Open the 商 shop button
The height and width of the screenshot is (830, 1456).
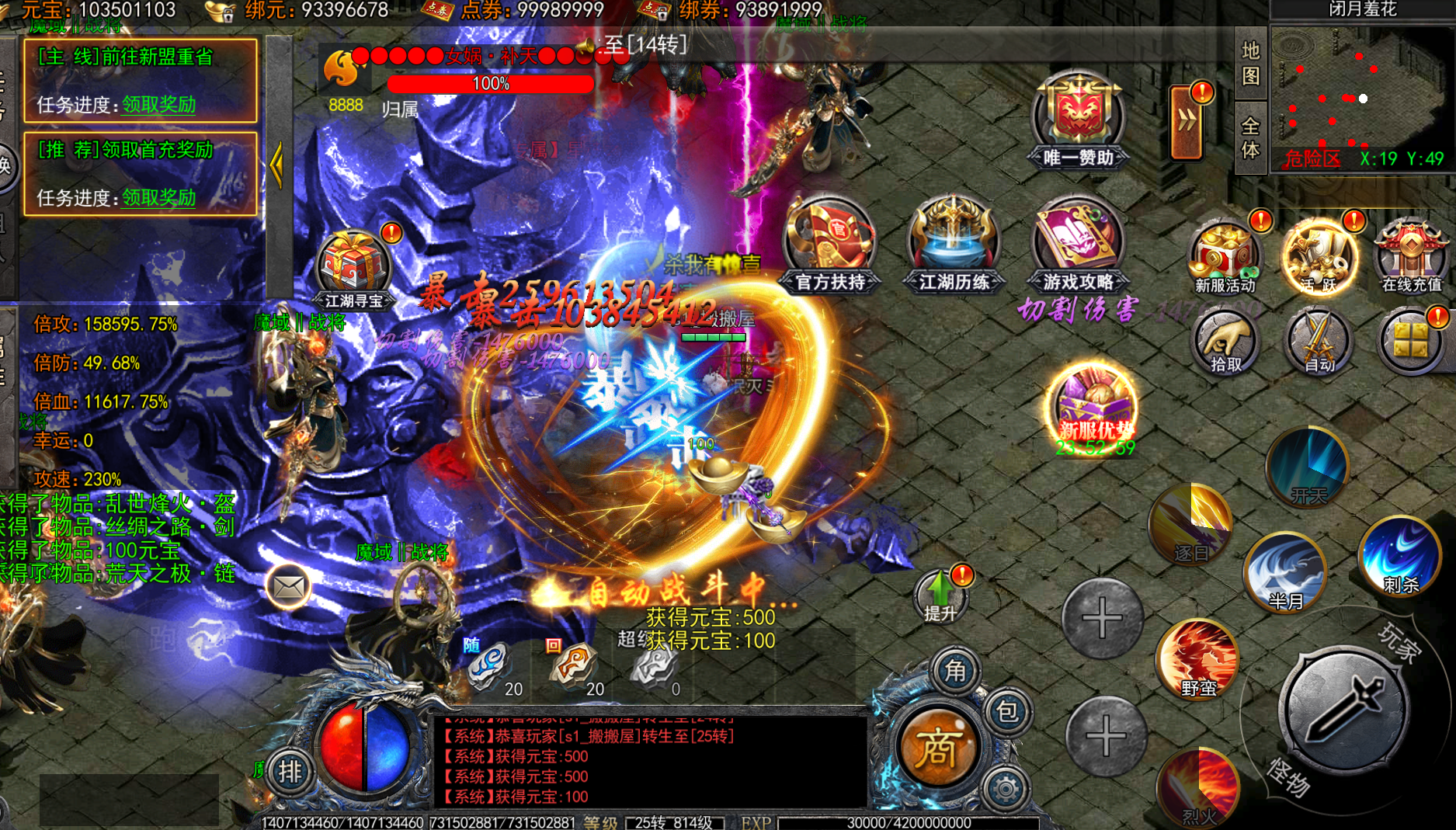937,748
